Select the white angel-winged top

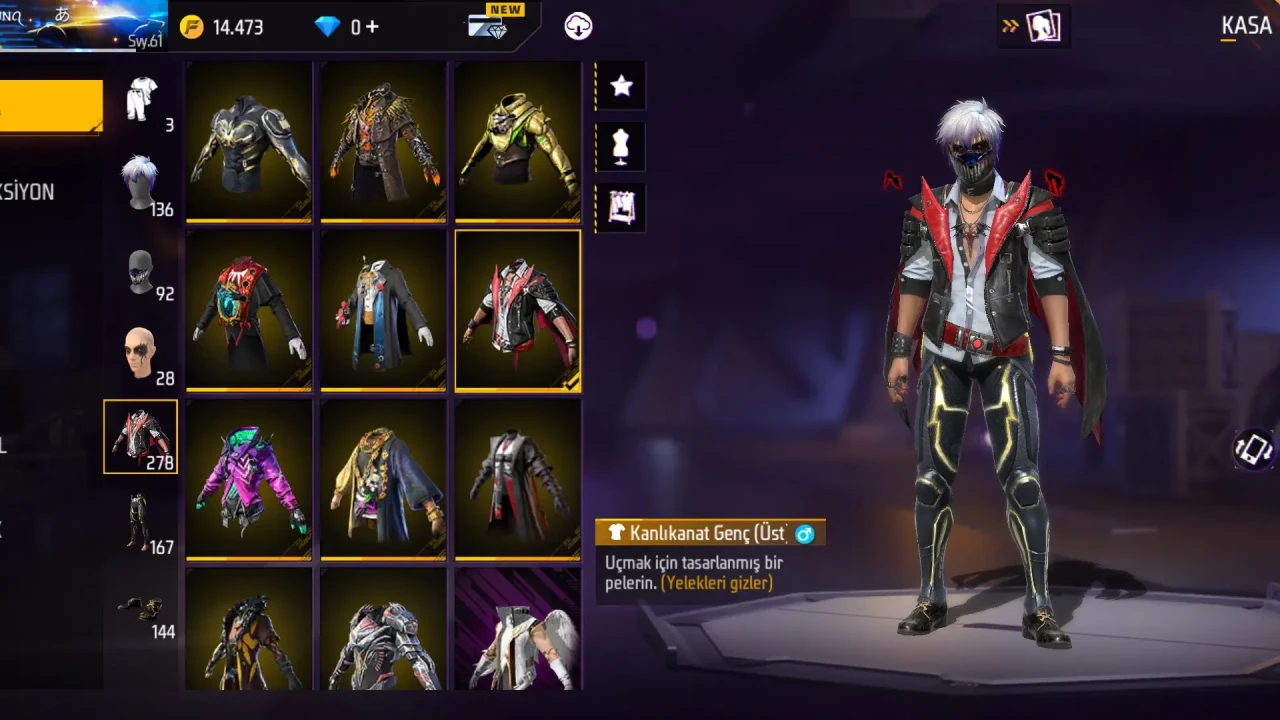(x=518, y=630)
